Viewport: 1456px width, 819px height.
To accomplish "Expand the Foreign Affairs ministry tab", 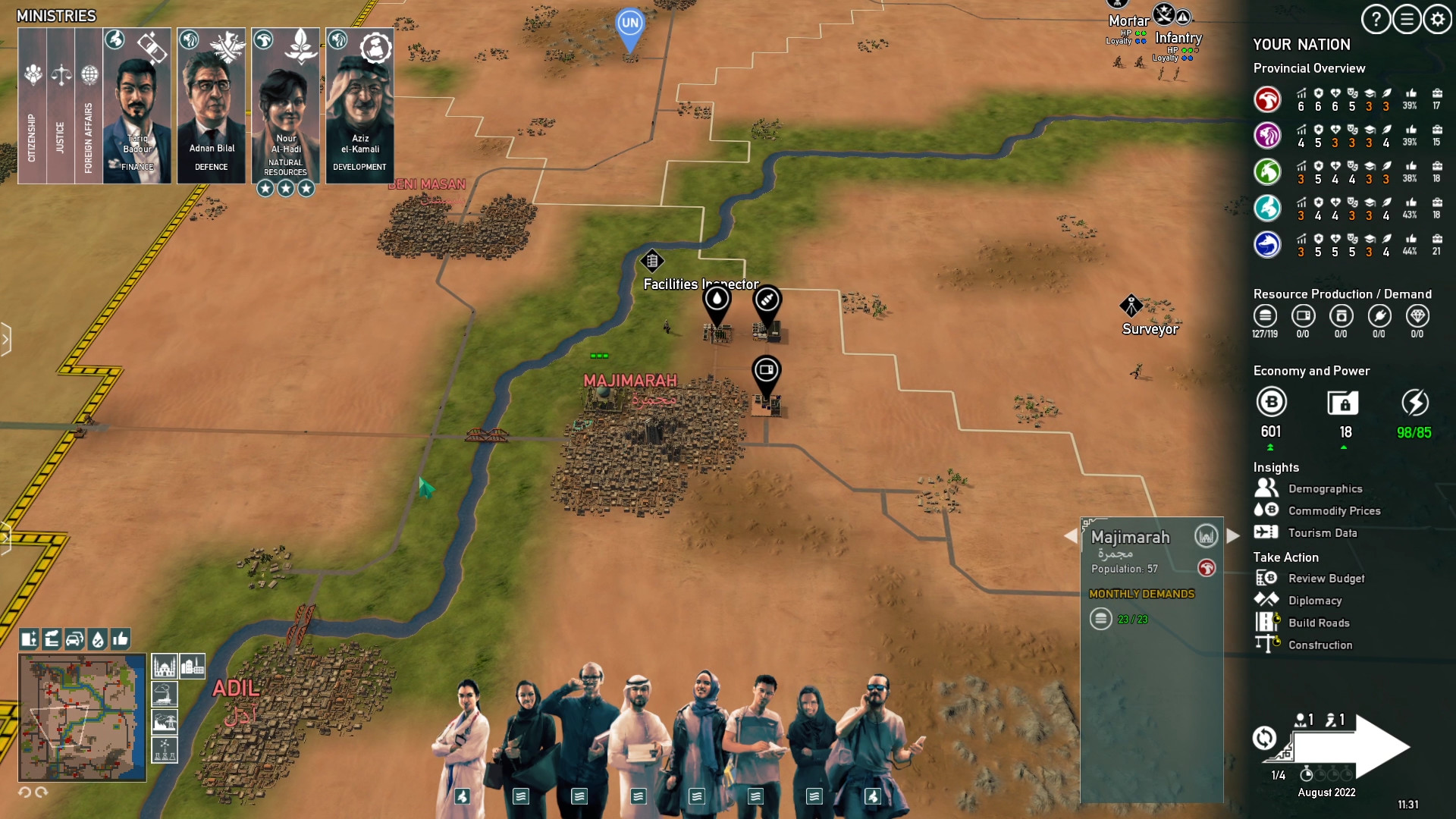I will point(89,106).
